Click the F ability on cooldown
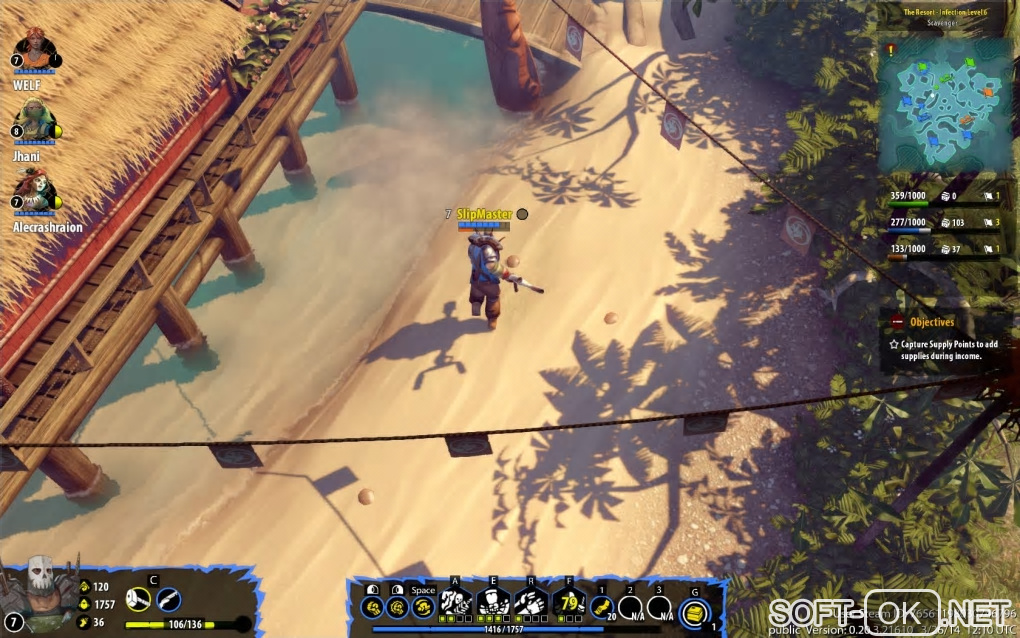1020x638 pixels. (569, 602)
